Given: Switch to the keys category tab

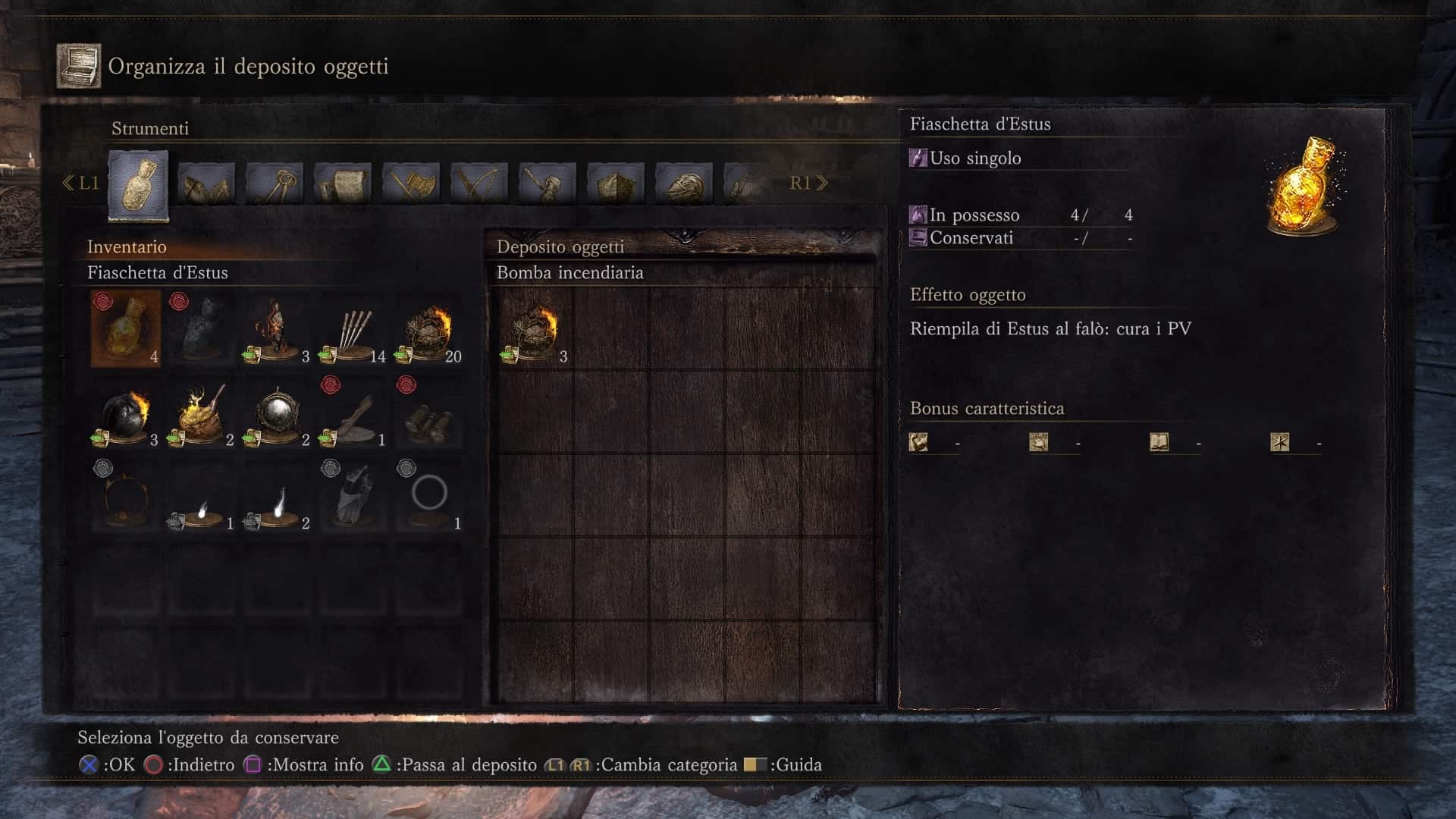Looking at the screenshot, I should click(275, 183).
